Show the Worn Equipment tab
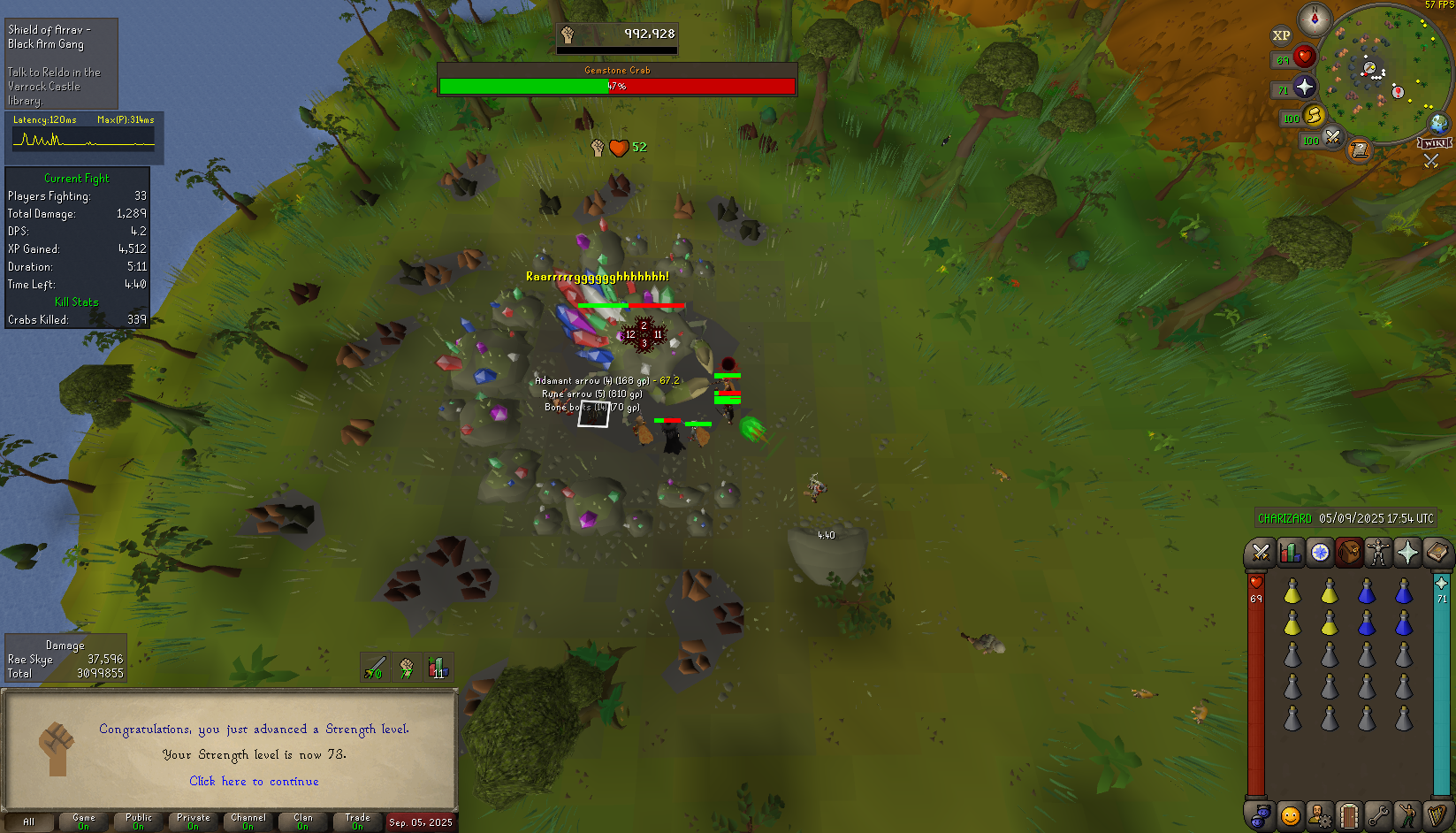The width and height of the screenshot is (1456, 833). (1378, 553)
